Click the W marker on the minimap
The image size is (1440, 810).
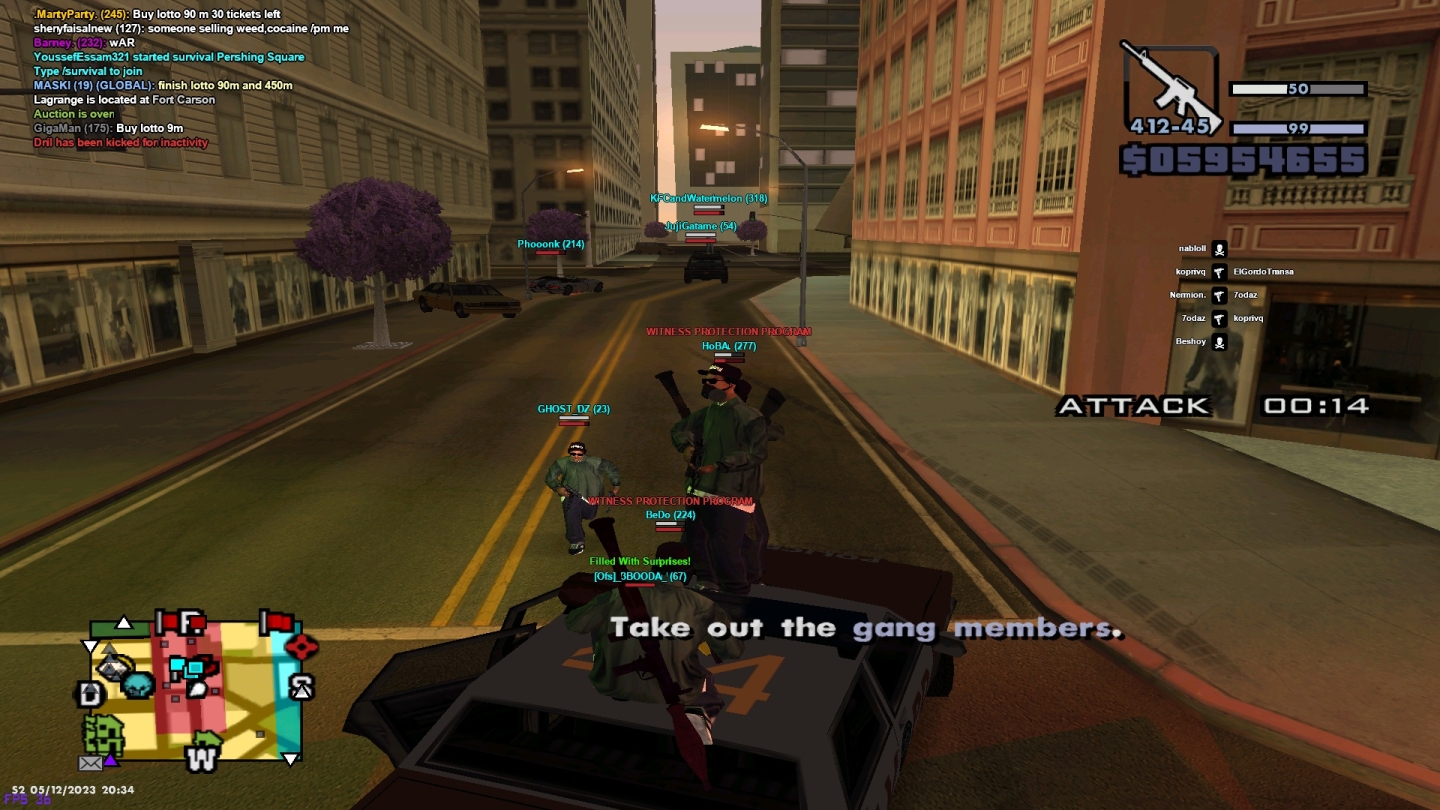pos(201,759)
